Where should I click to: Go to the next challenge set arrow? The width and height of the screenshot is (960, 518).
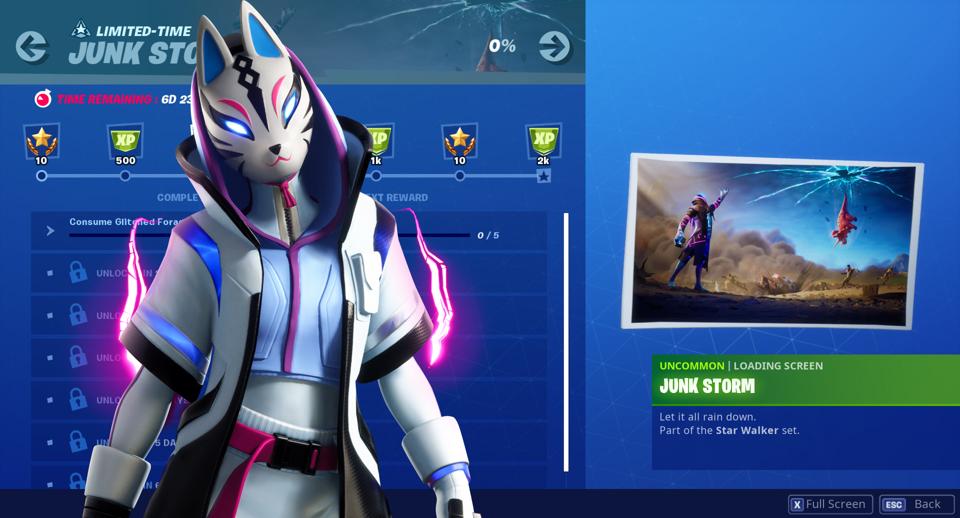(x=554, y=46)
